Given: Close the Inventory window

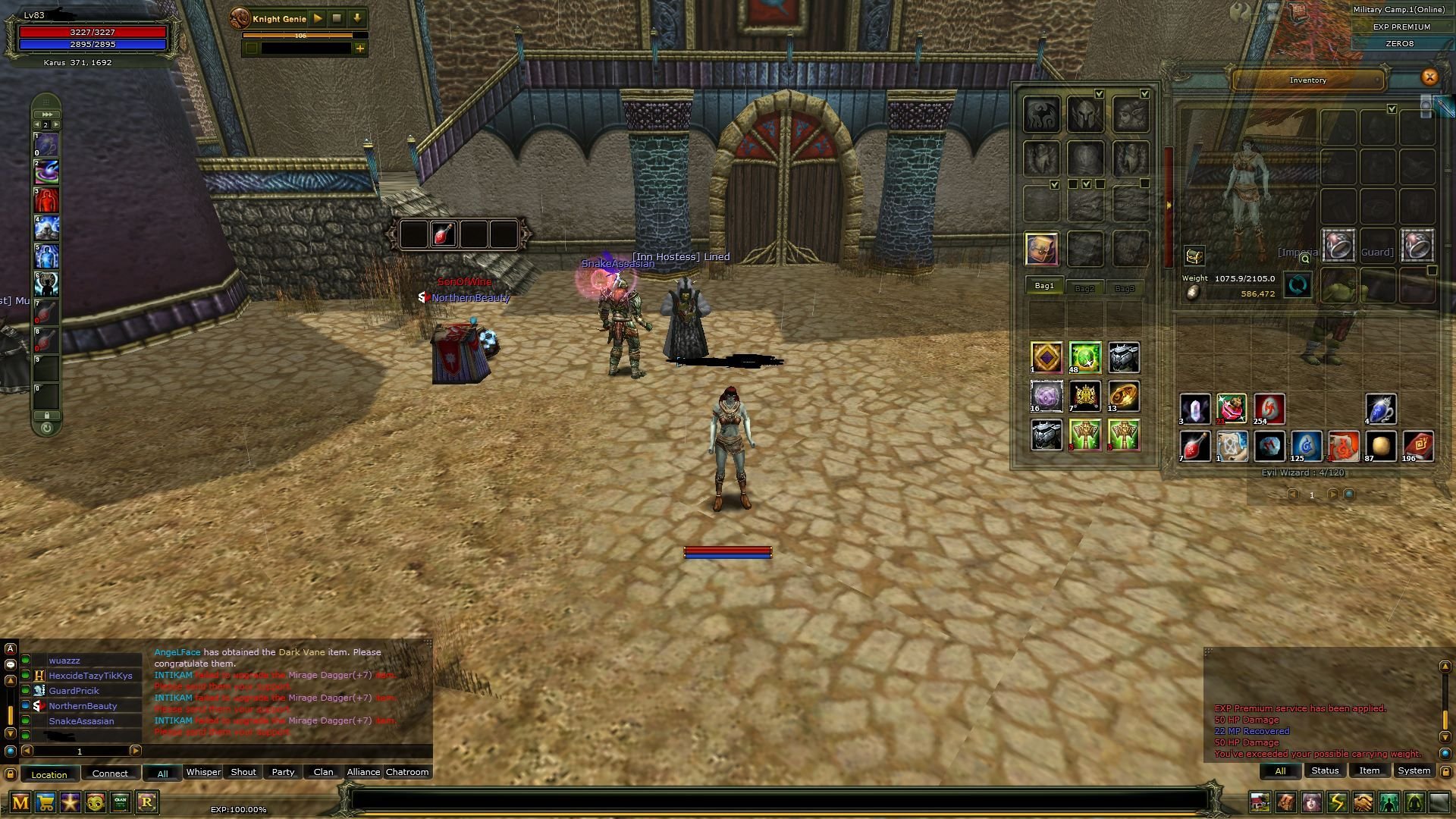Looking at the screenshot, I should pos(1429,77).
